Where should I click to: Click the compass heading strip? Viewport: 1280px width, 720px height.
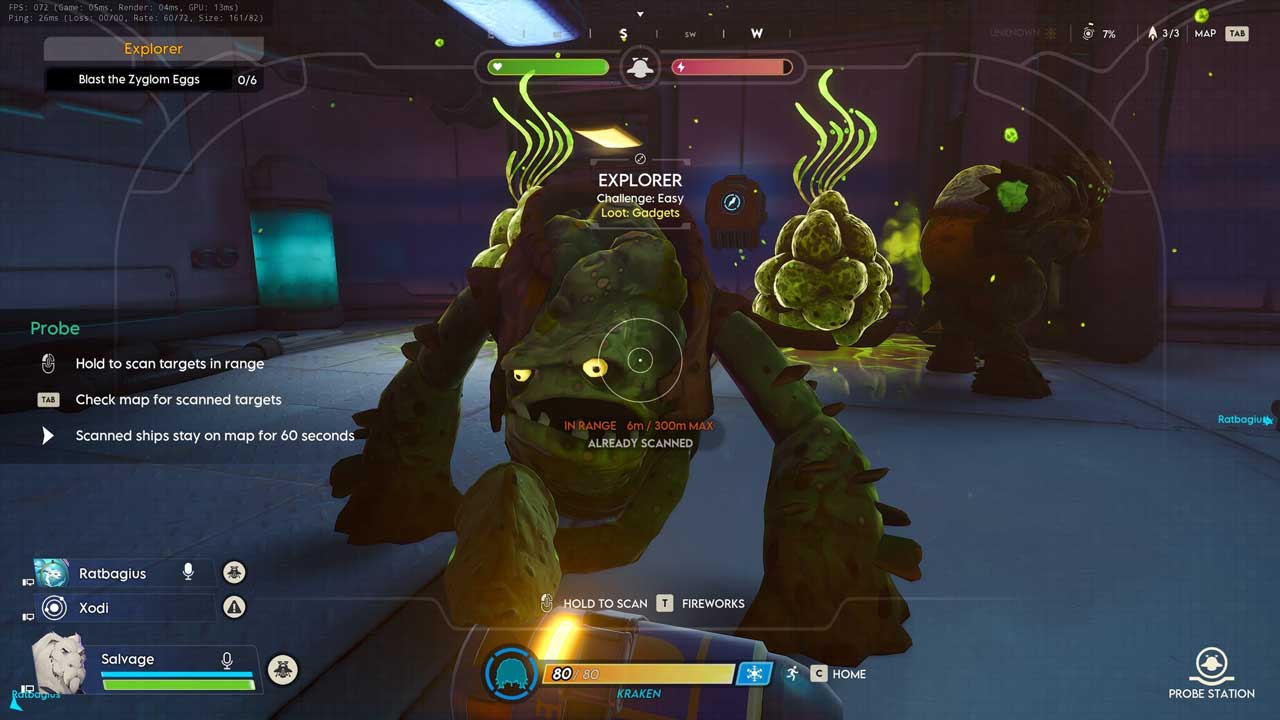[640, 34]
